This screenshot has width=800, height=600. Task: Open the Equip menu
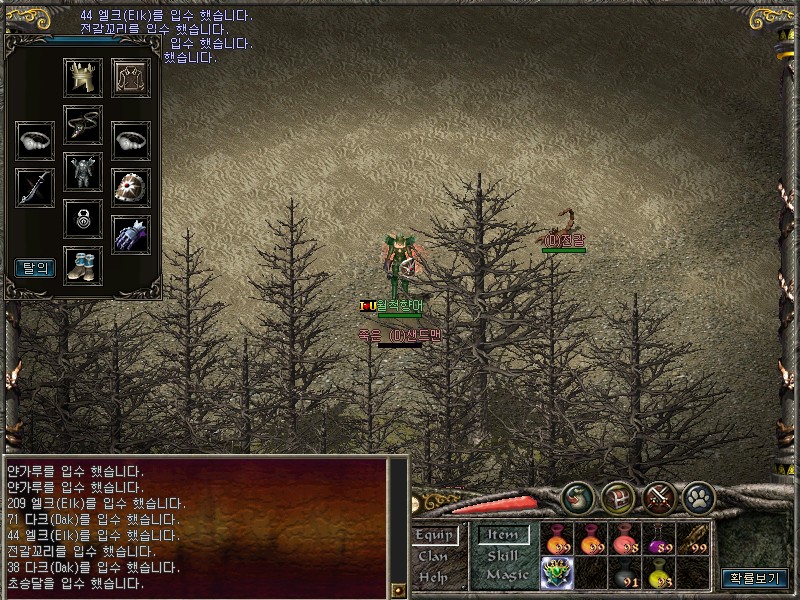pyautogui.click(x=435, y=535)
